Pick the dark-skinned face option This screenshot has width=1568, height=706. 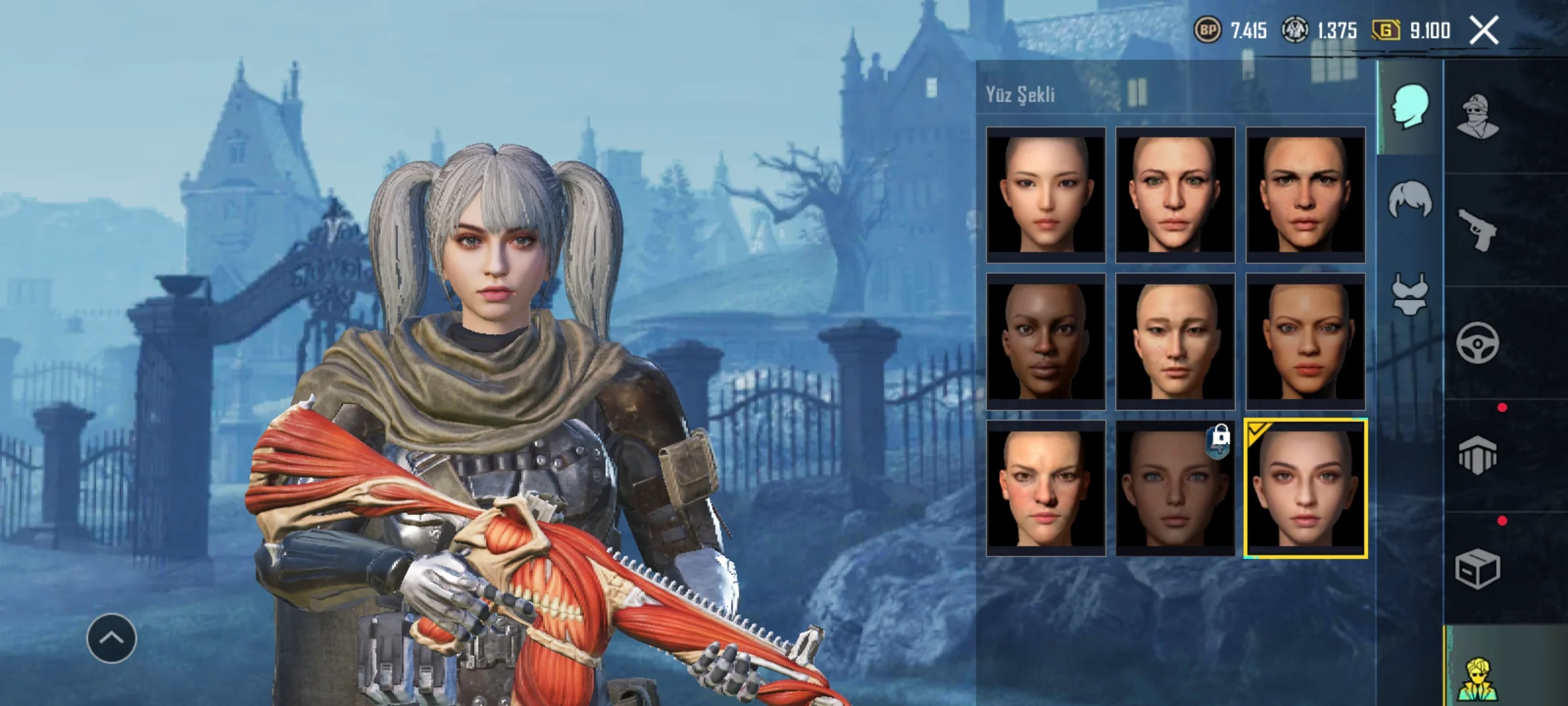click(x=1045, y=341)
